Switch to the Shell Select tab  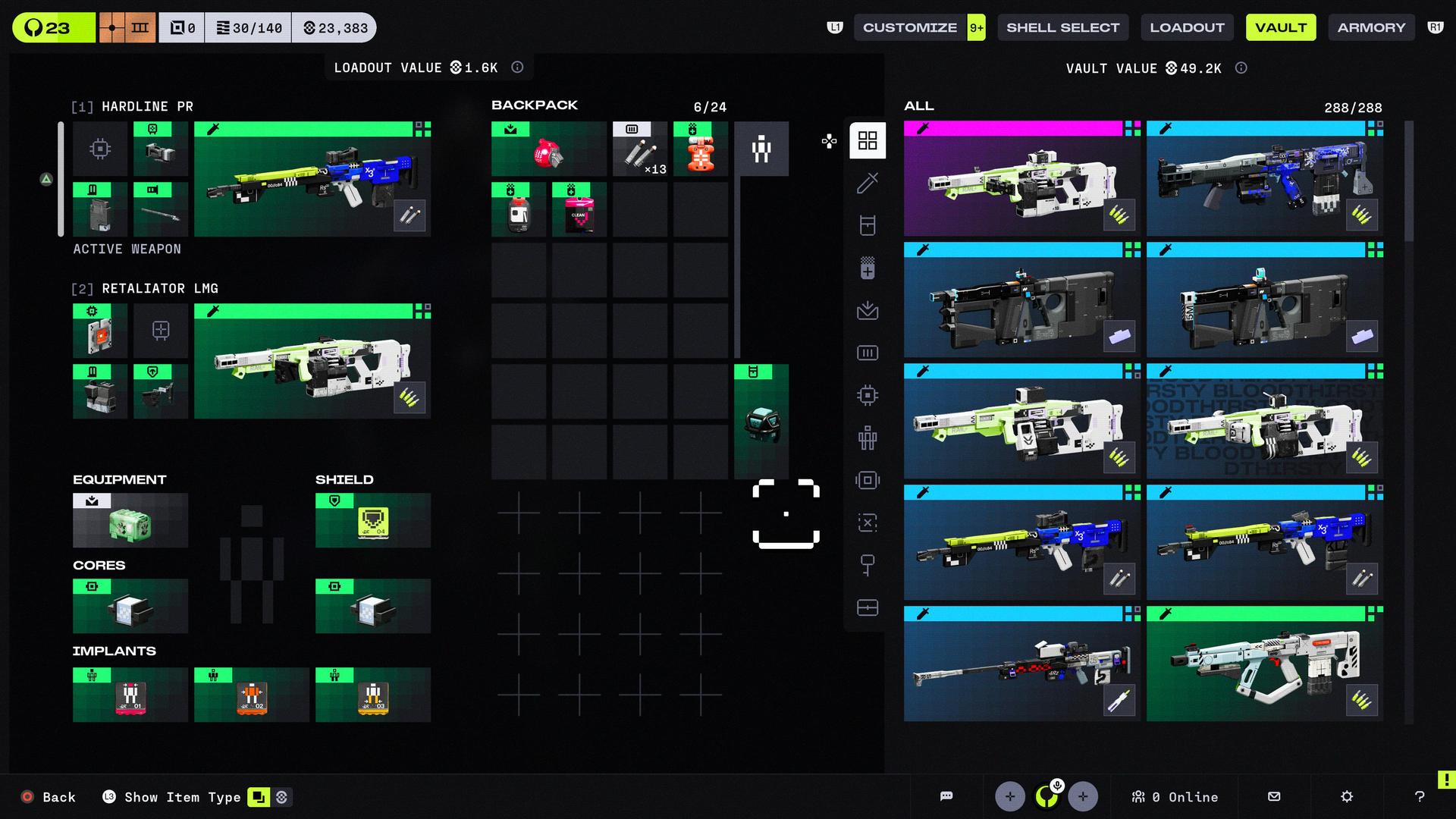[x=1062, y=27]
